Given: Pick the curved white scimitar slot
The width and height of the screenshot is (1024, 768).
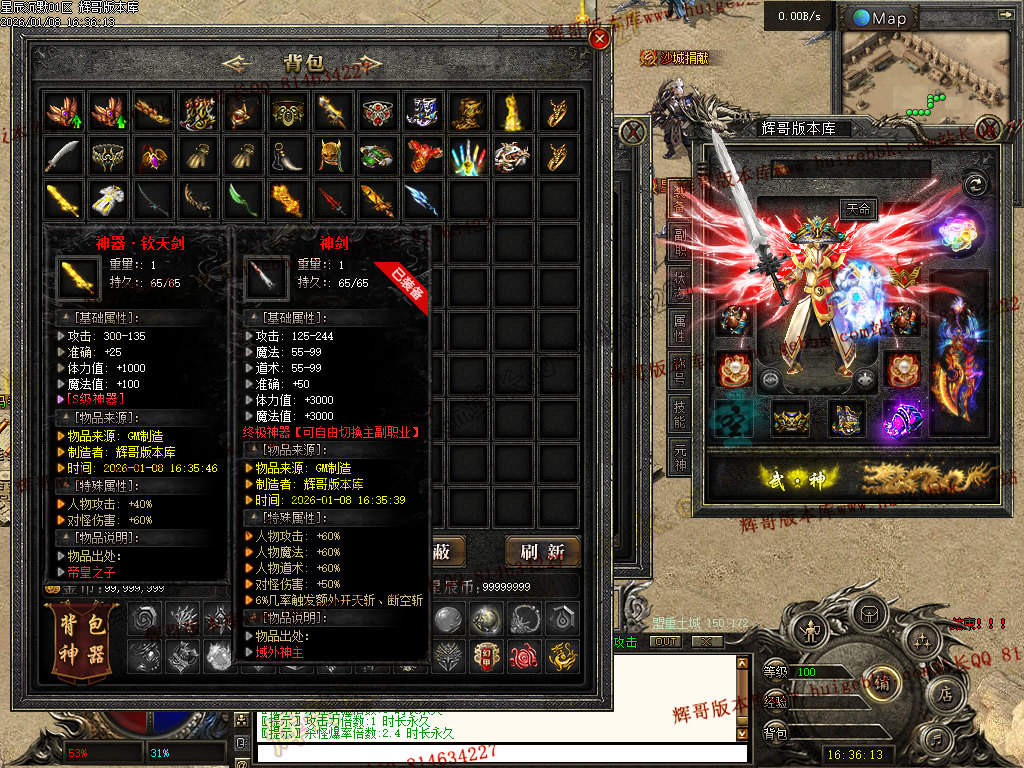Looking at the screenshot, I should point(63,155).
